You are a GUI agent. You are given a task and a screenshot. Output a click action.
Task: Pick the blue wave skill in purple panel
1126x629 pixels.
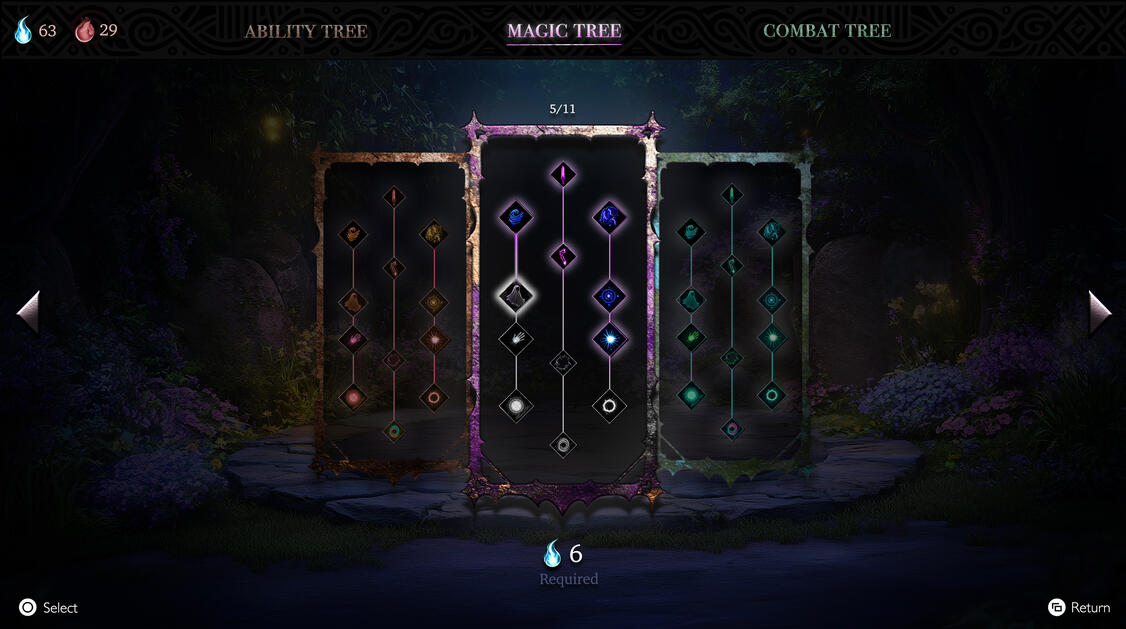pyautogui.click(x=516, y=215)
